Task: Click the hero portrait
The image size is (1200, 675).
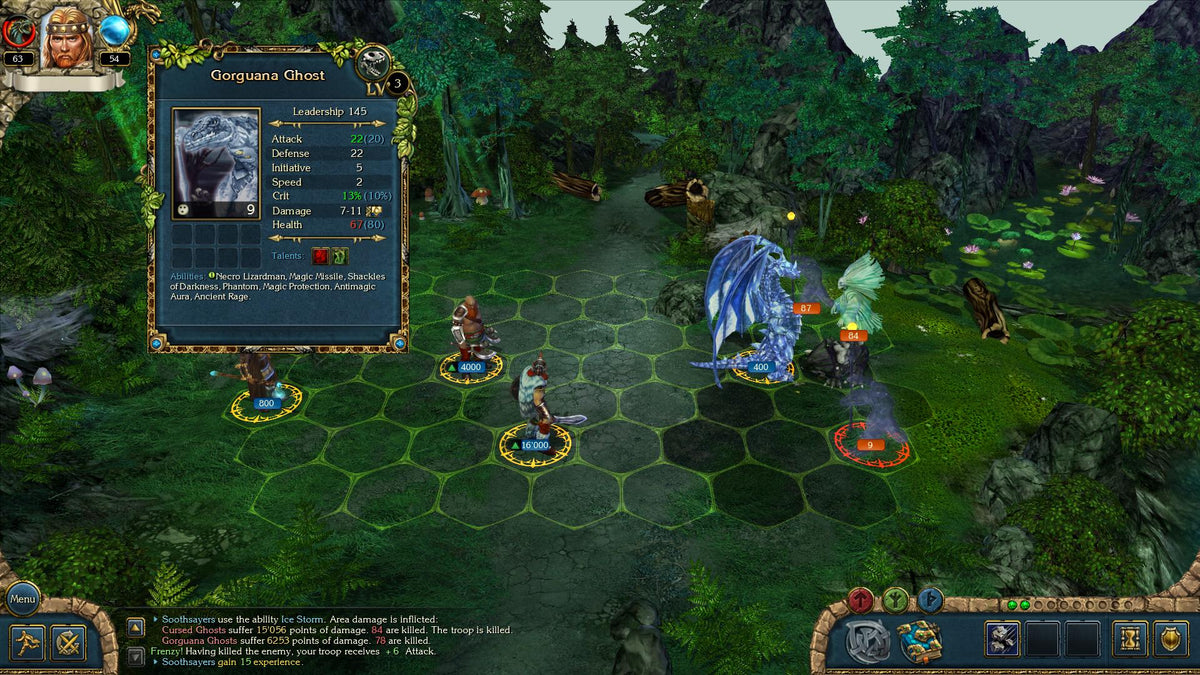Action: 68,38
